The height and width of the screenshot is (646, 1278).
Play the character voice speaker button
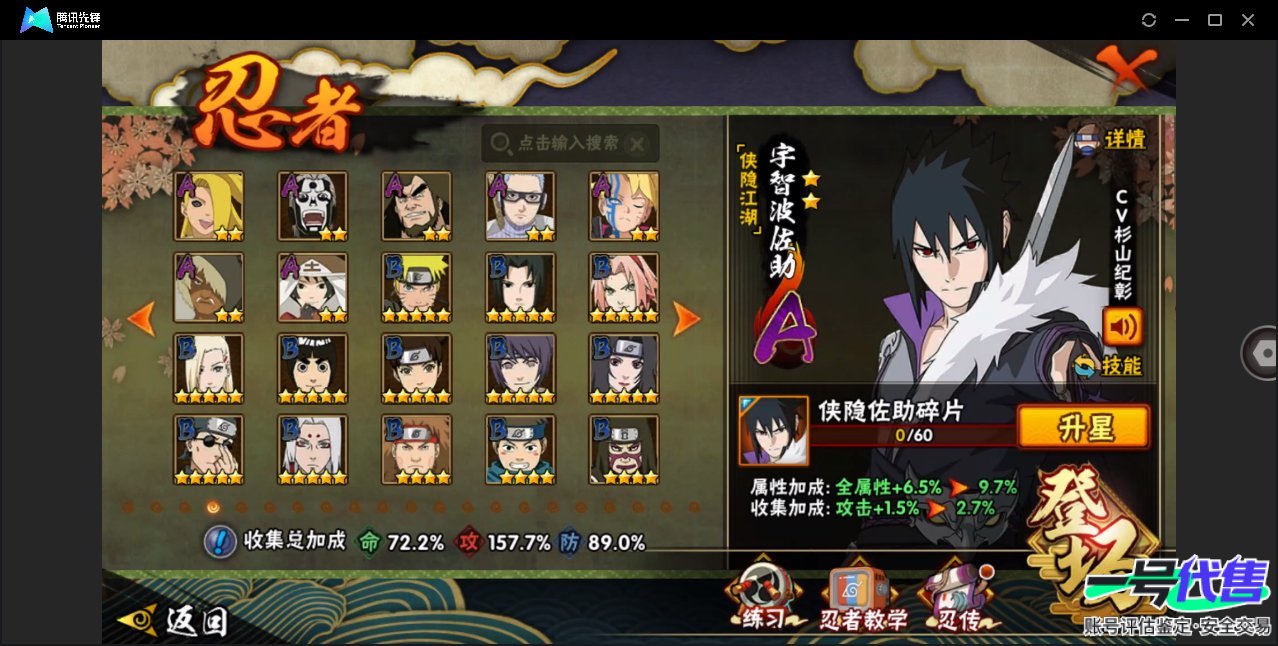(1121, 327)
